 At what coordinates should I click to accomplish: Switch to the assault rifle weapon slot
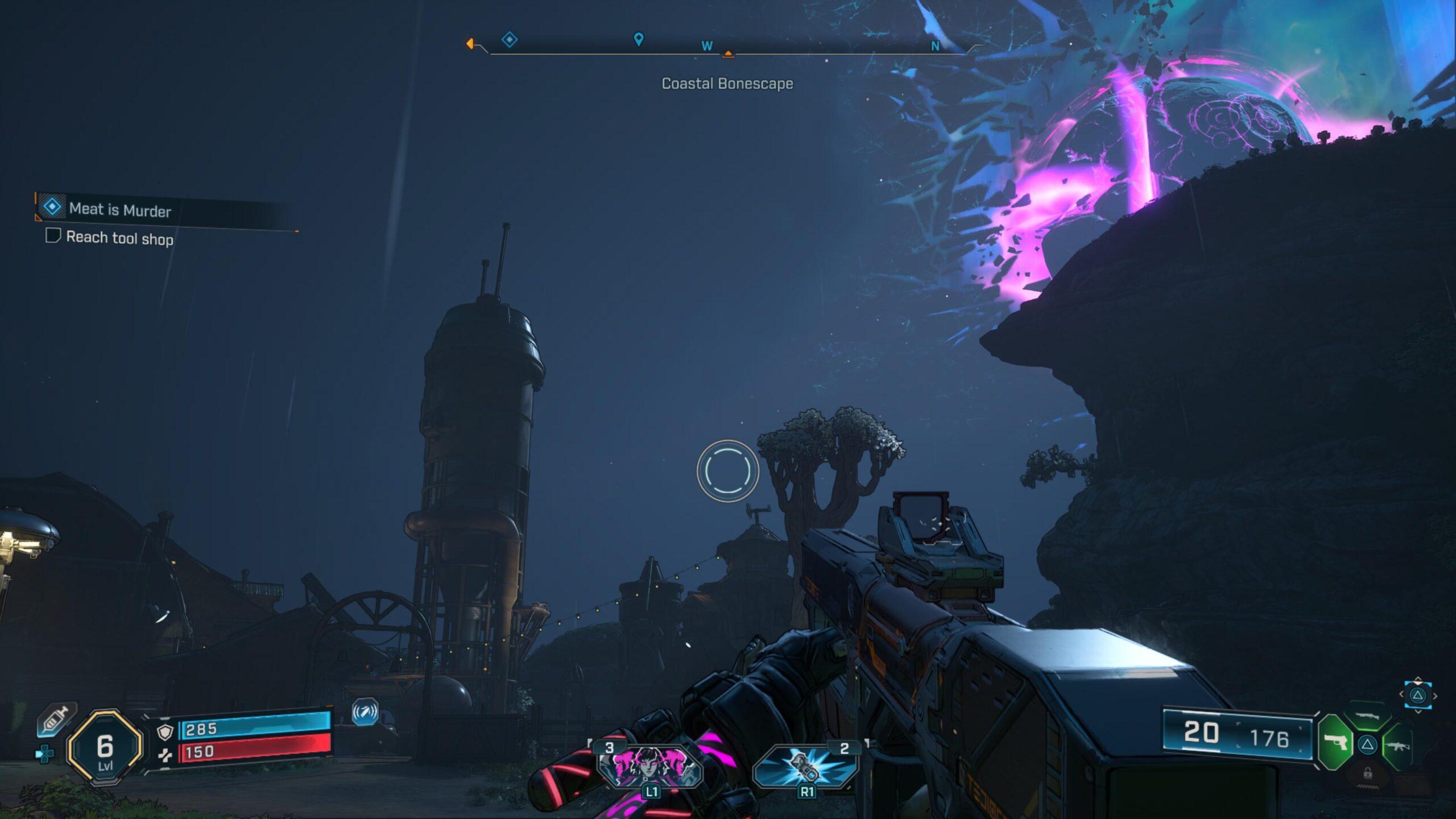[x=1398, y=745]
